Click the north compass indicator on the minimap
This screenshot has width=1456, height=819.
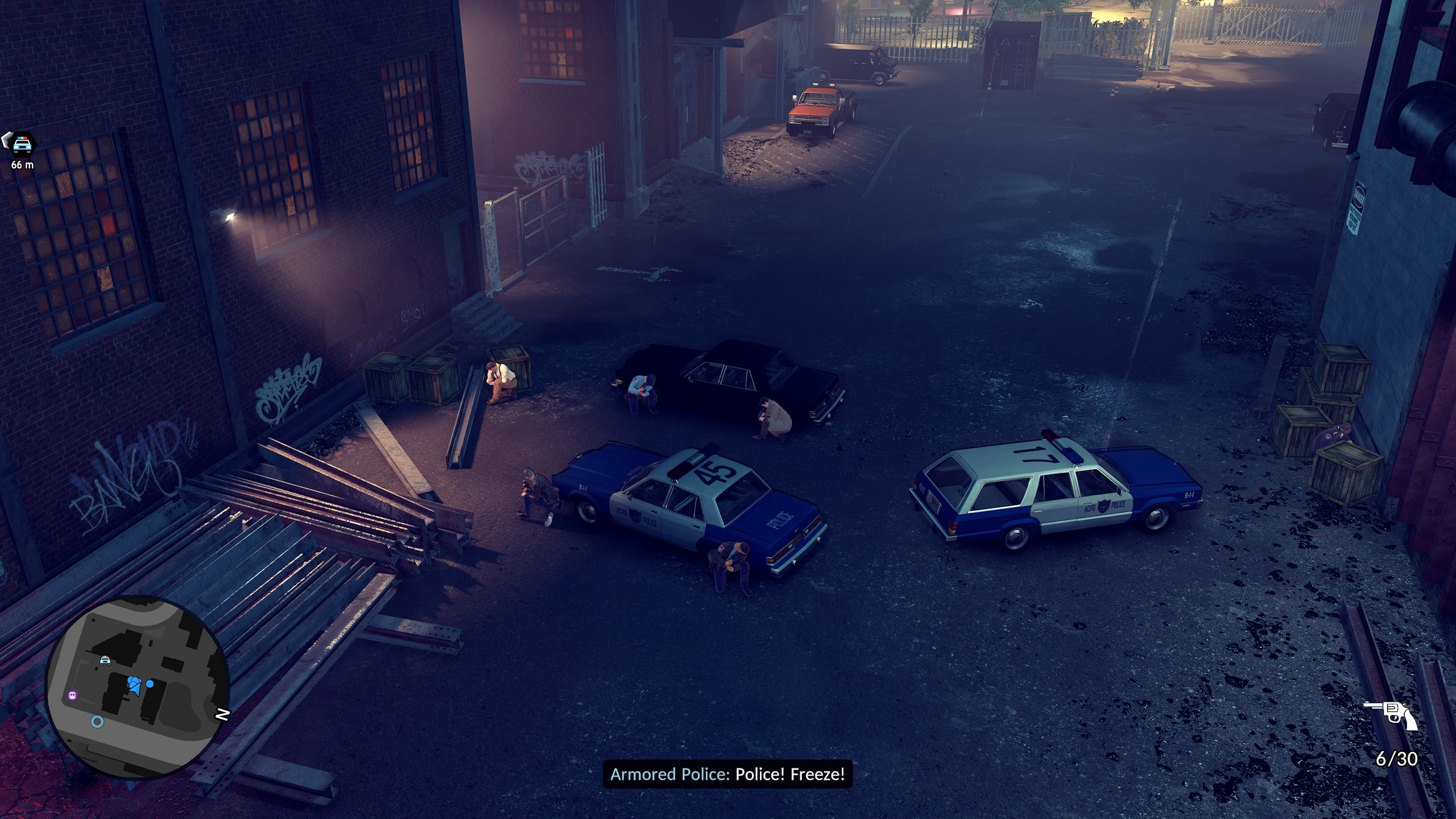point(223,714)
